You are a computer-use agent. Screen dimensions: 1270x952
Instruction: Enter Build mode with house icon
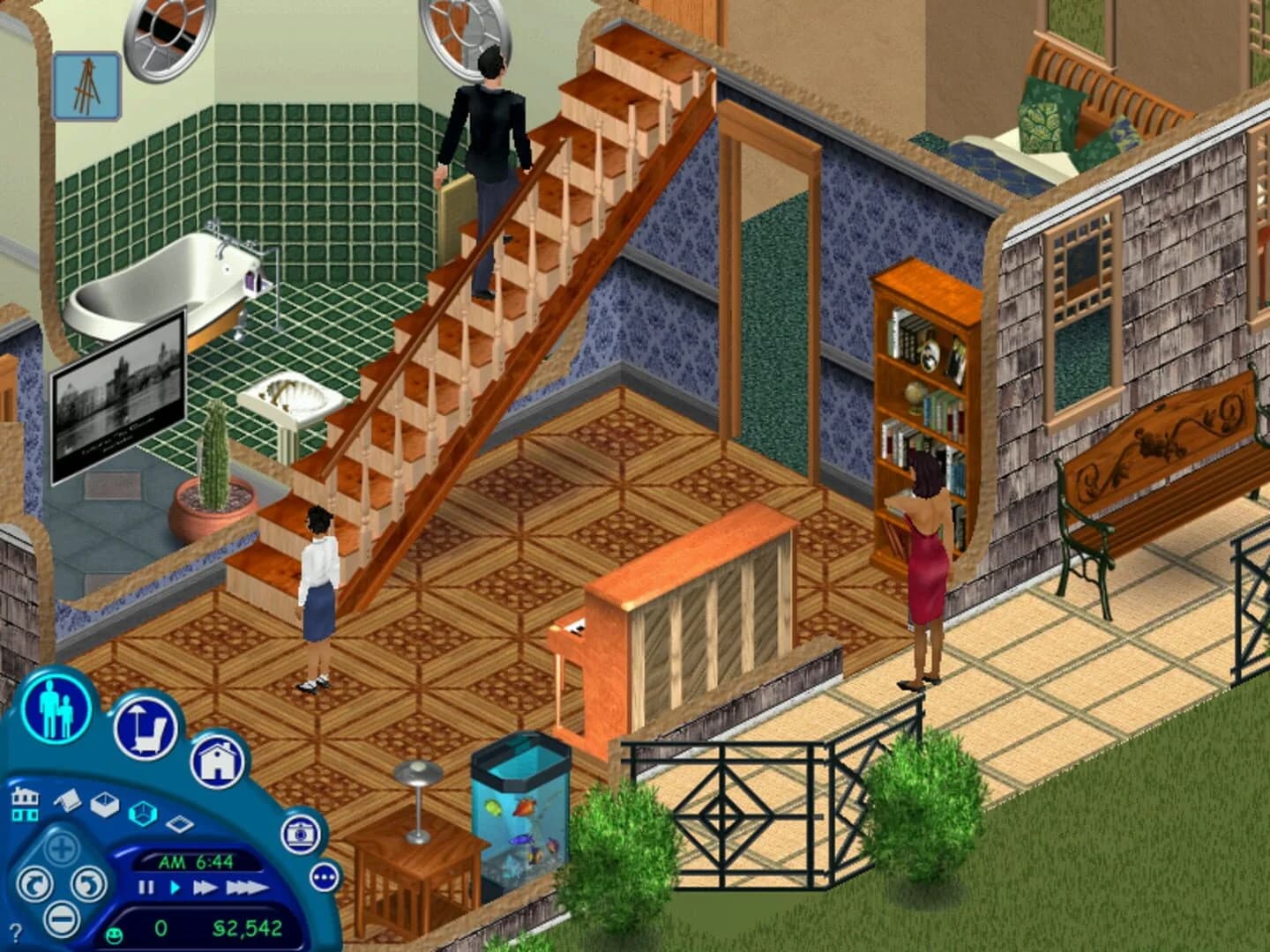tap(220, 760)
